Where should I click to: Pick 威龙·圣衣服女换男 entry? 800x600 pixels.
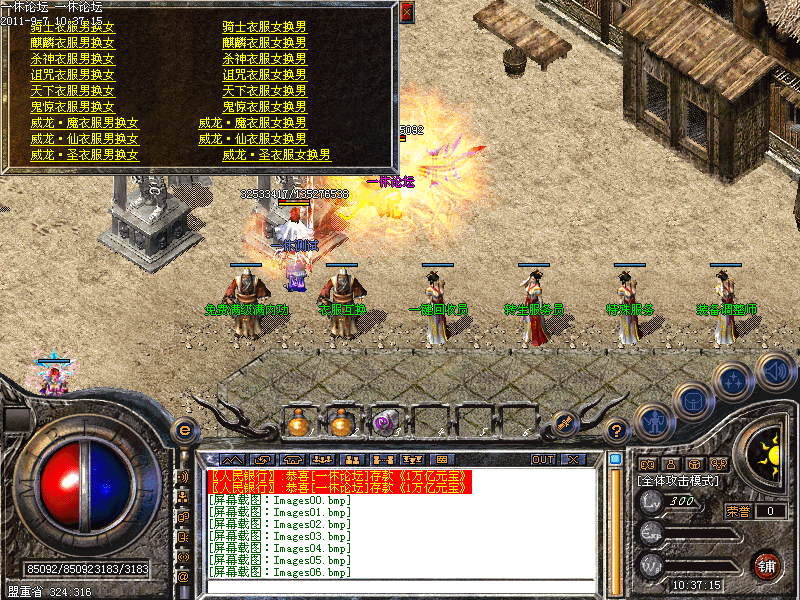click(x=276, y=155)
